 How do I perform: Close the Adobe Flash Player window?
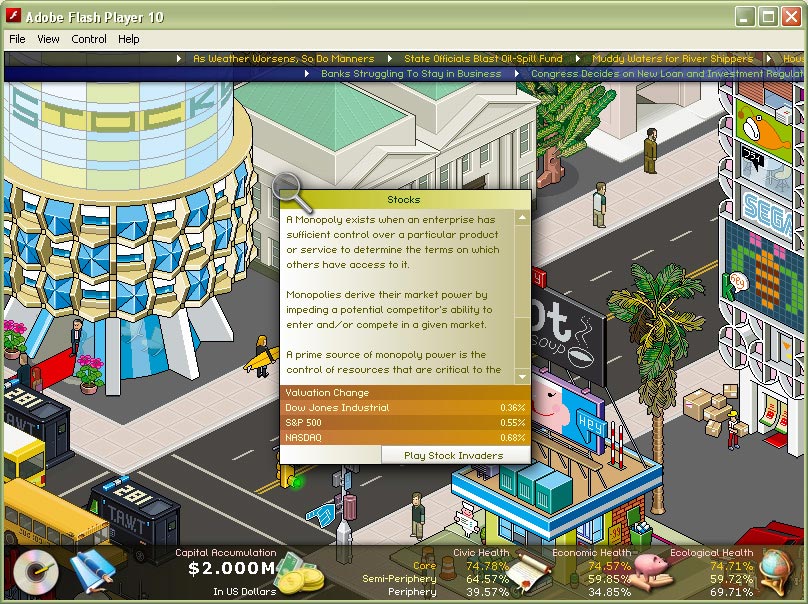pos(790,17)
